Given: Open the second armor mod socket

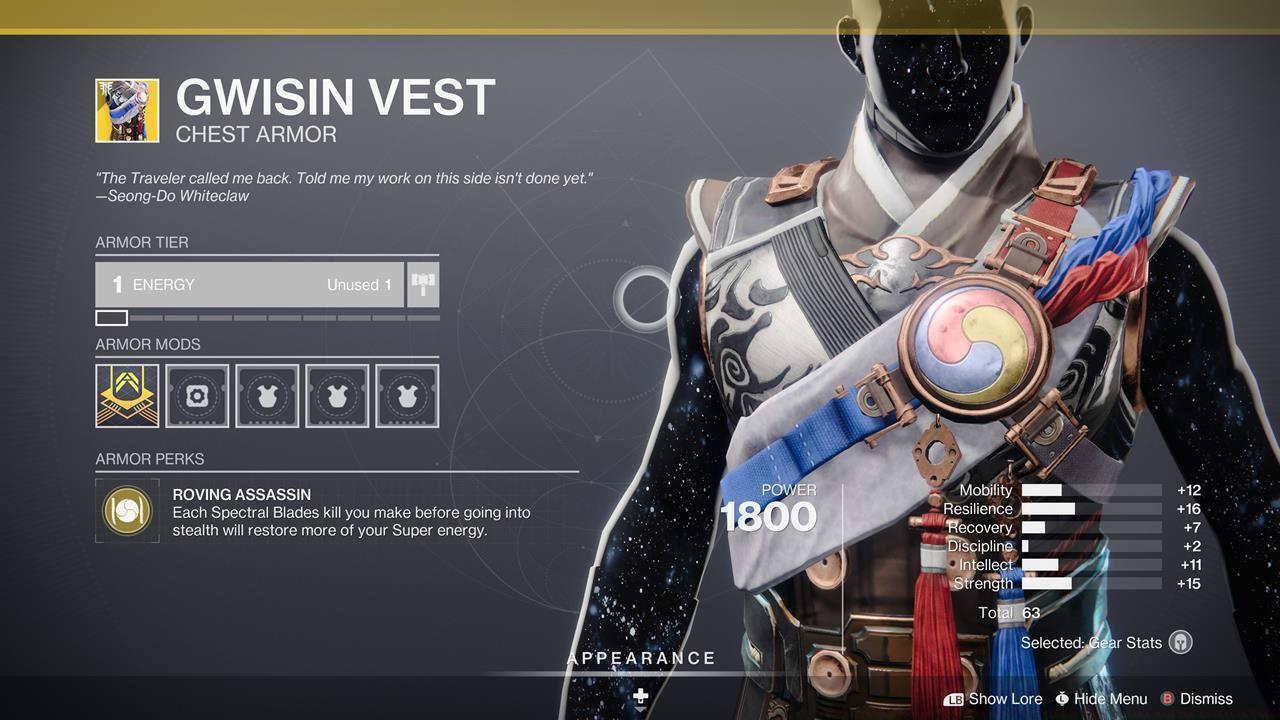Looking at the screenshot, I should (196, 395).
